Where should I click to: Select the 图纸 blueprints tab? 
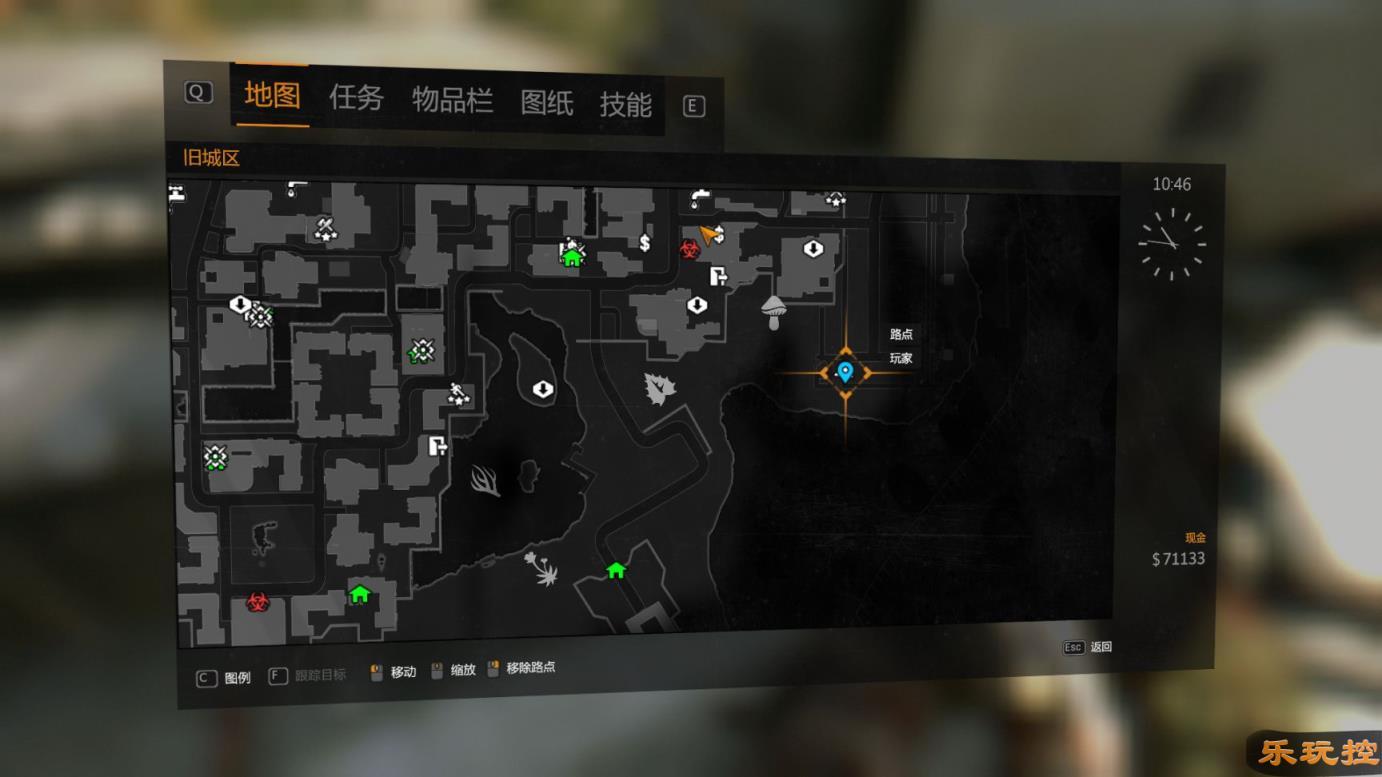point(546,102)
